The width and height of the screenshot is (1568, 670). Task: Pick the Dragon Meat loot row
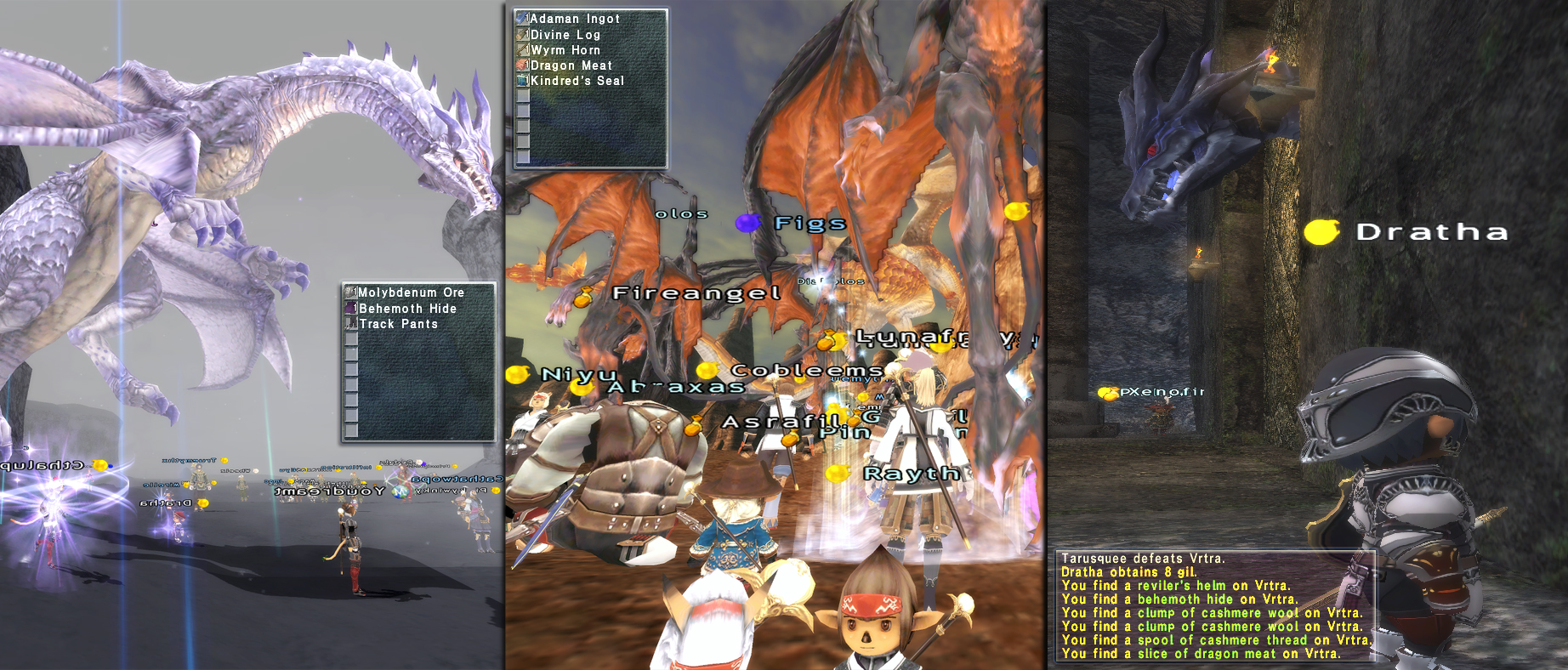(x=571, y=65)
